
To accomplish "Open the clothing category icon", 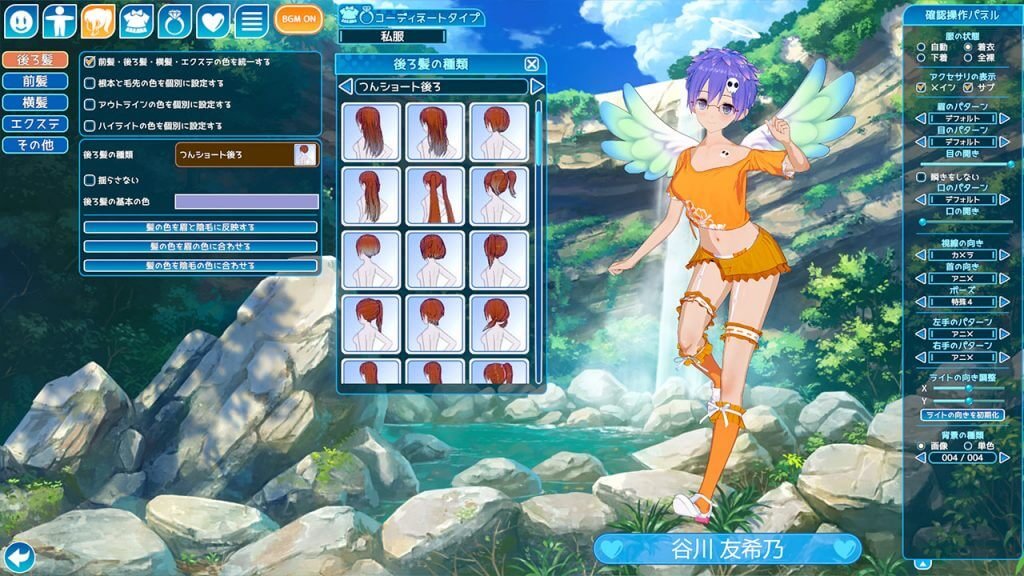I will click(135, 20).
